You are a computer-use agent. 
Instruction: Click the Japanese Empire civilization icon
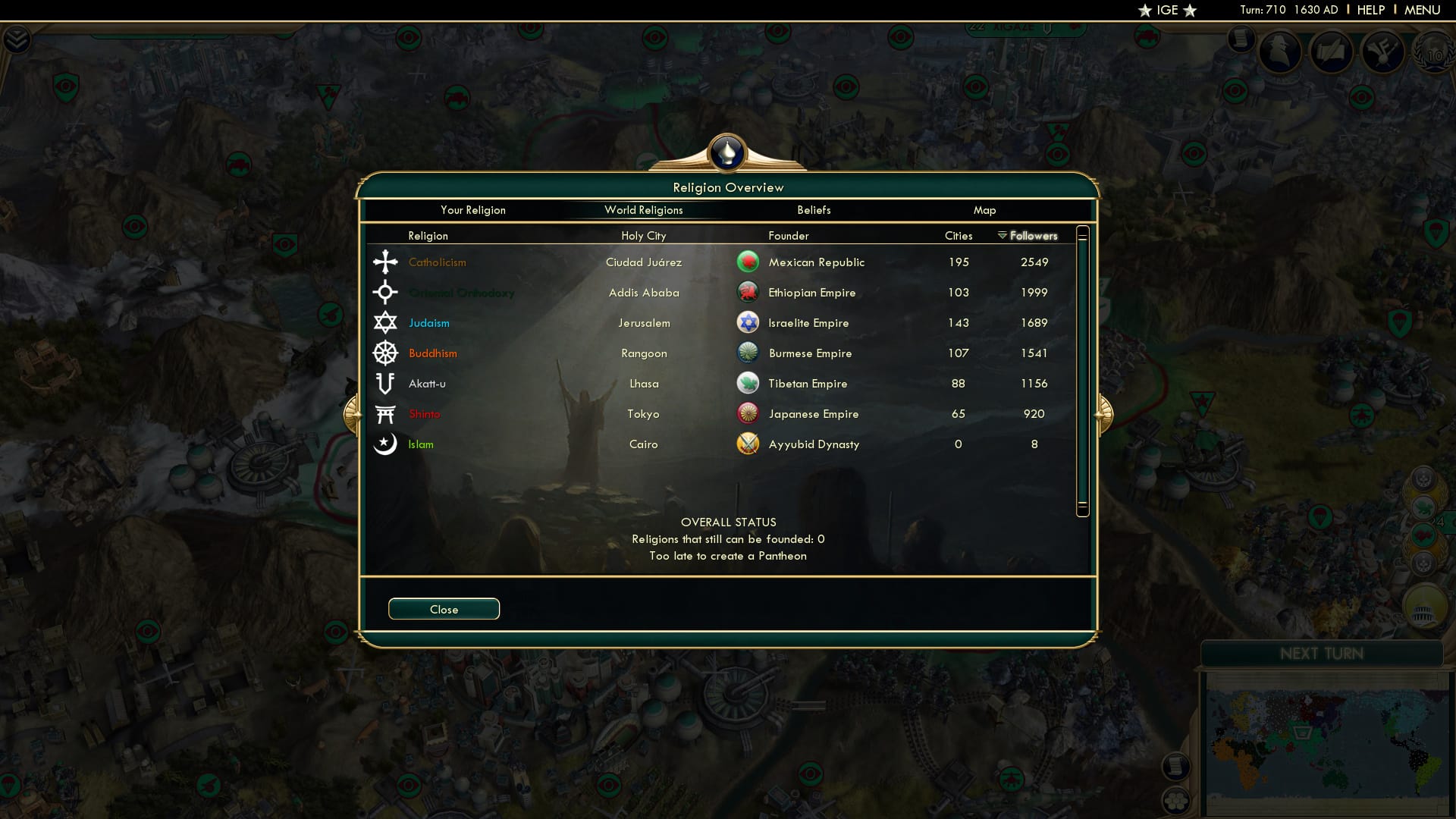[x=748, y=413]
